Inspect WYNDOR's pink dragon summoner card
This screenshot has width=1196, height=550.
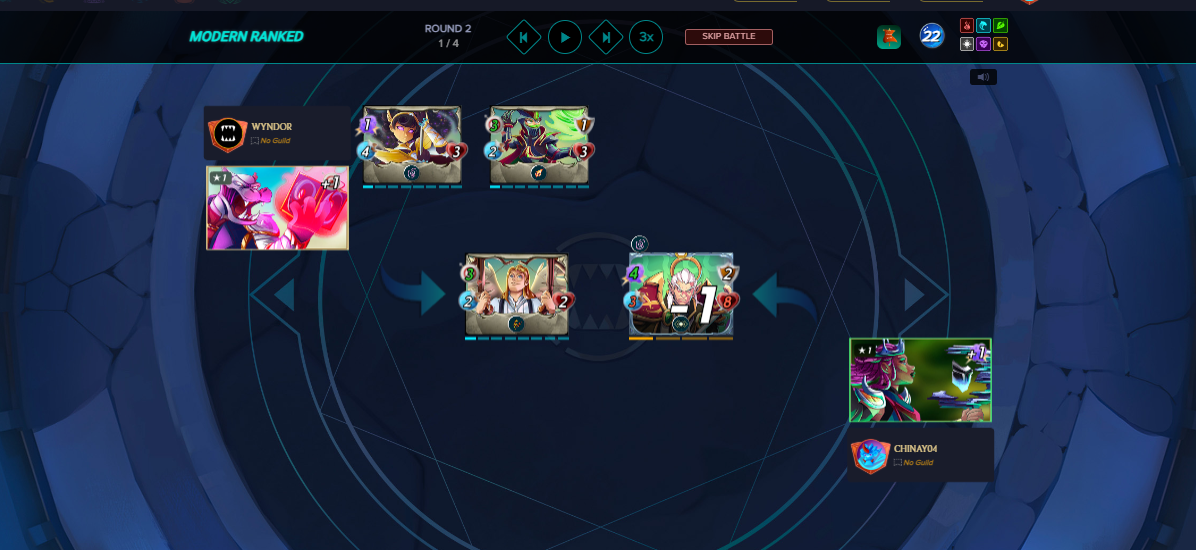point(277,208)
